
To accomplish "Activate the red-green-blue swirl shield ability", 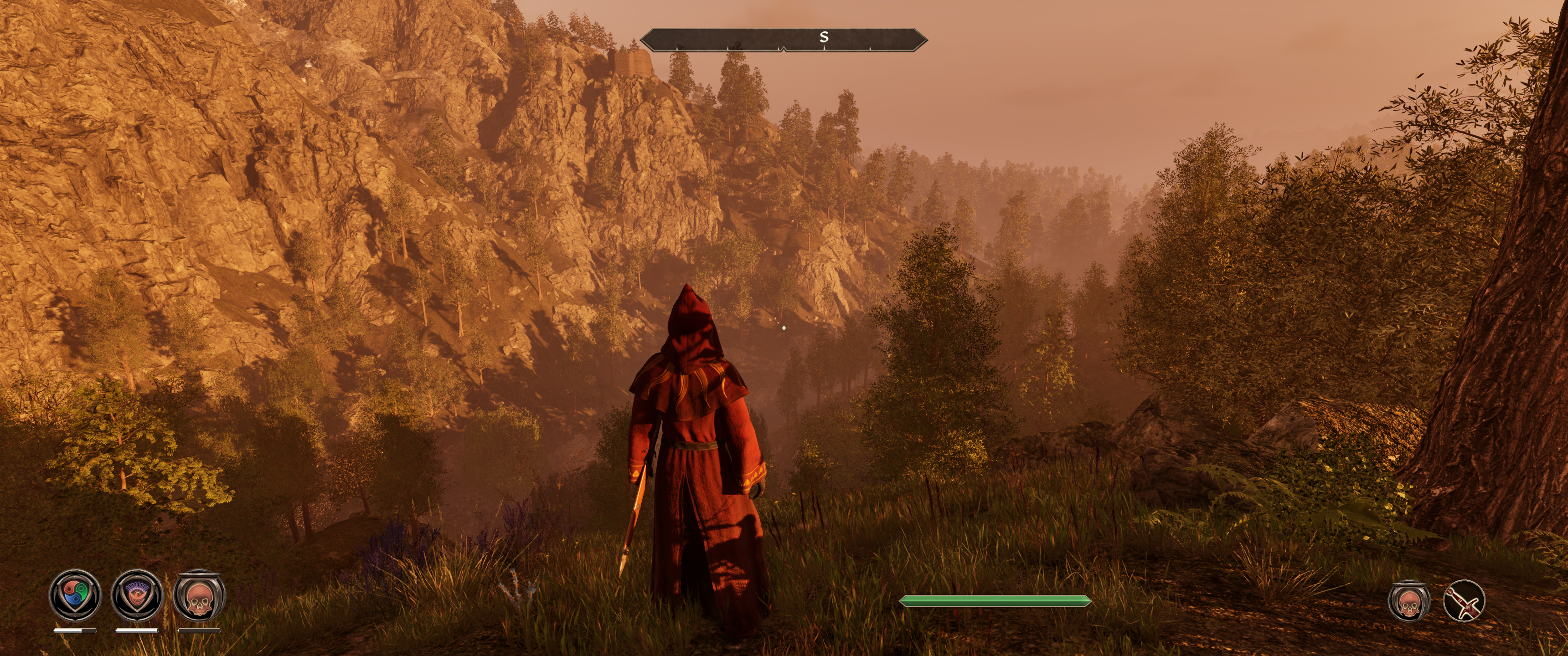I will click(x=75, y=594).
